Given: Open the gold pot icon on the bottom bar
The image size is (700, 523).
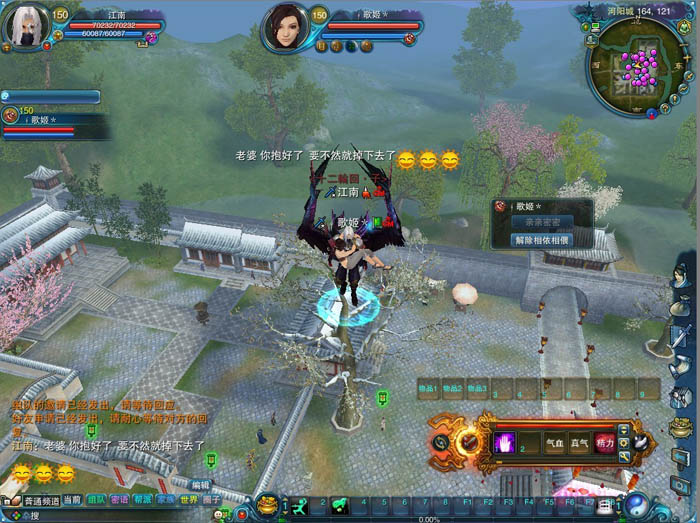Looking at the screenshot, I should tap(268, 503).
